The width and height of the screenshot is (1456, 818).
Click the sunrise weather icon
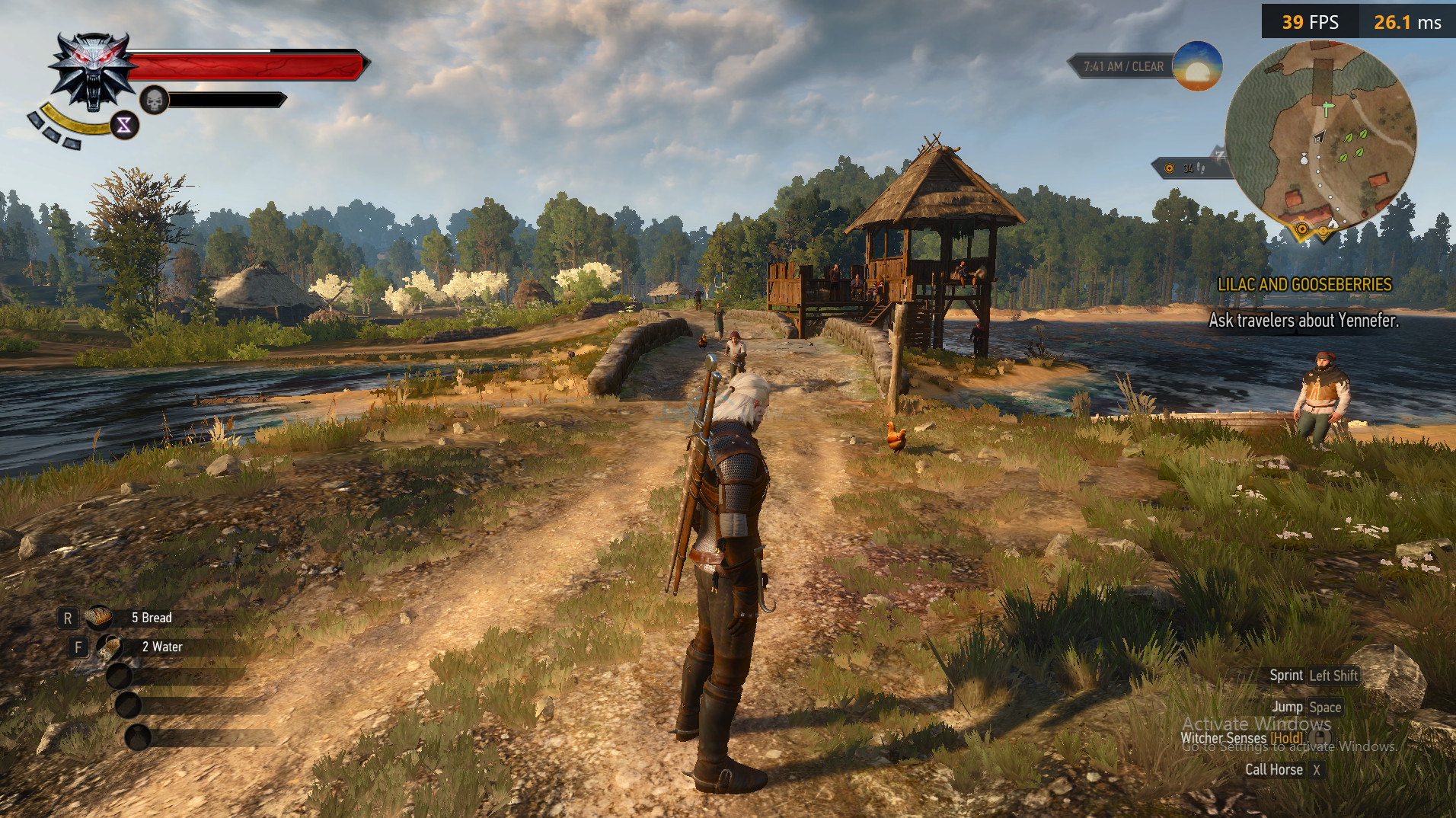click(x=1196, y=66)
